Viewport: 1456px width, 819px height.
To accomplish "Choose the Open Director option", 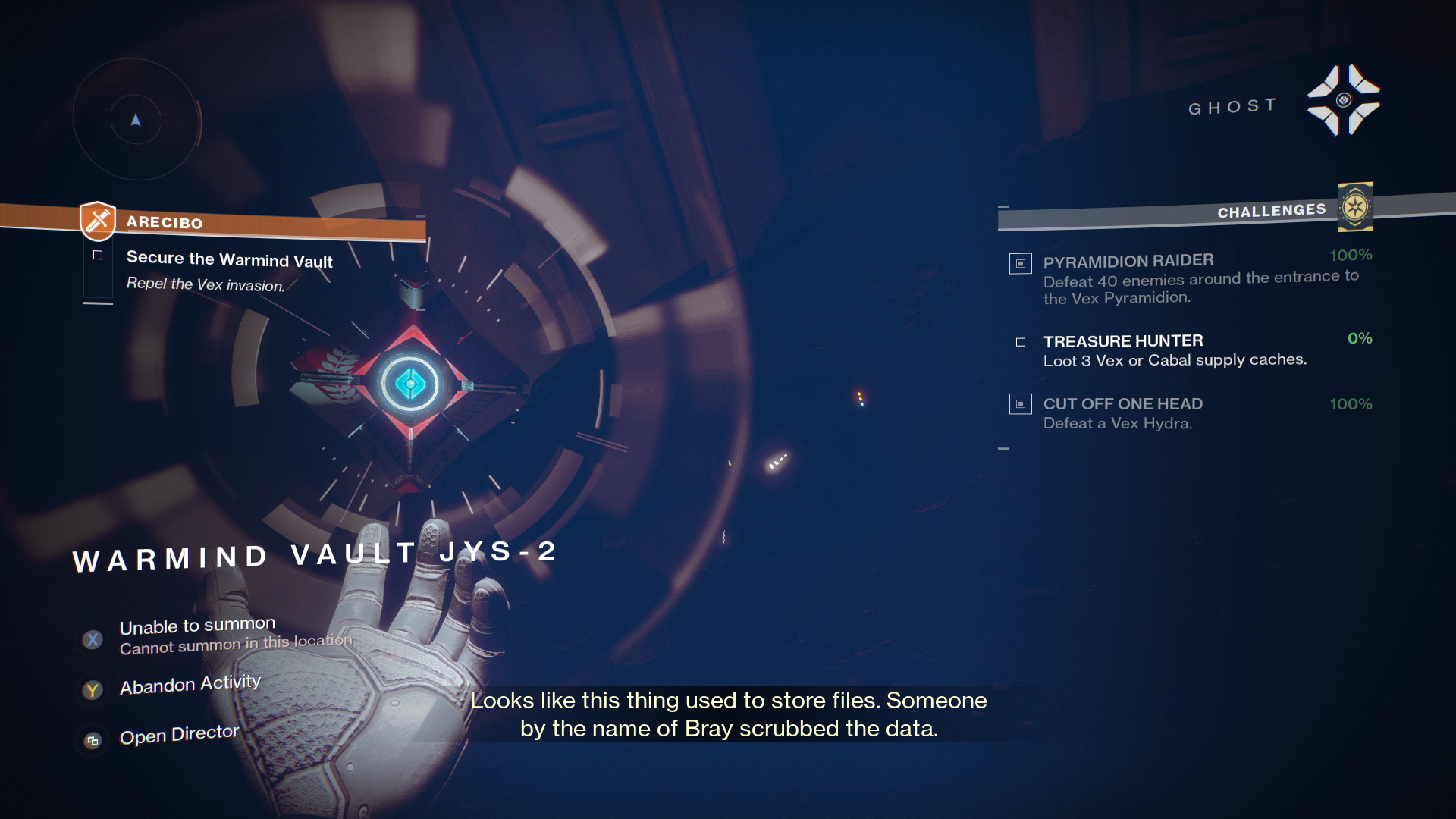I will click(x=179, y=735).
